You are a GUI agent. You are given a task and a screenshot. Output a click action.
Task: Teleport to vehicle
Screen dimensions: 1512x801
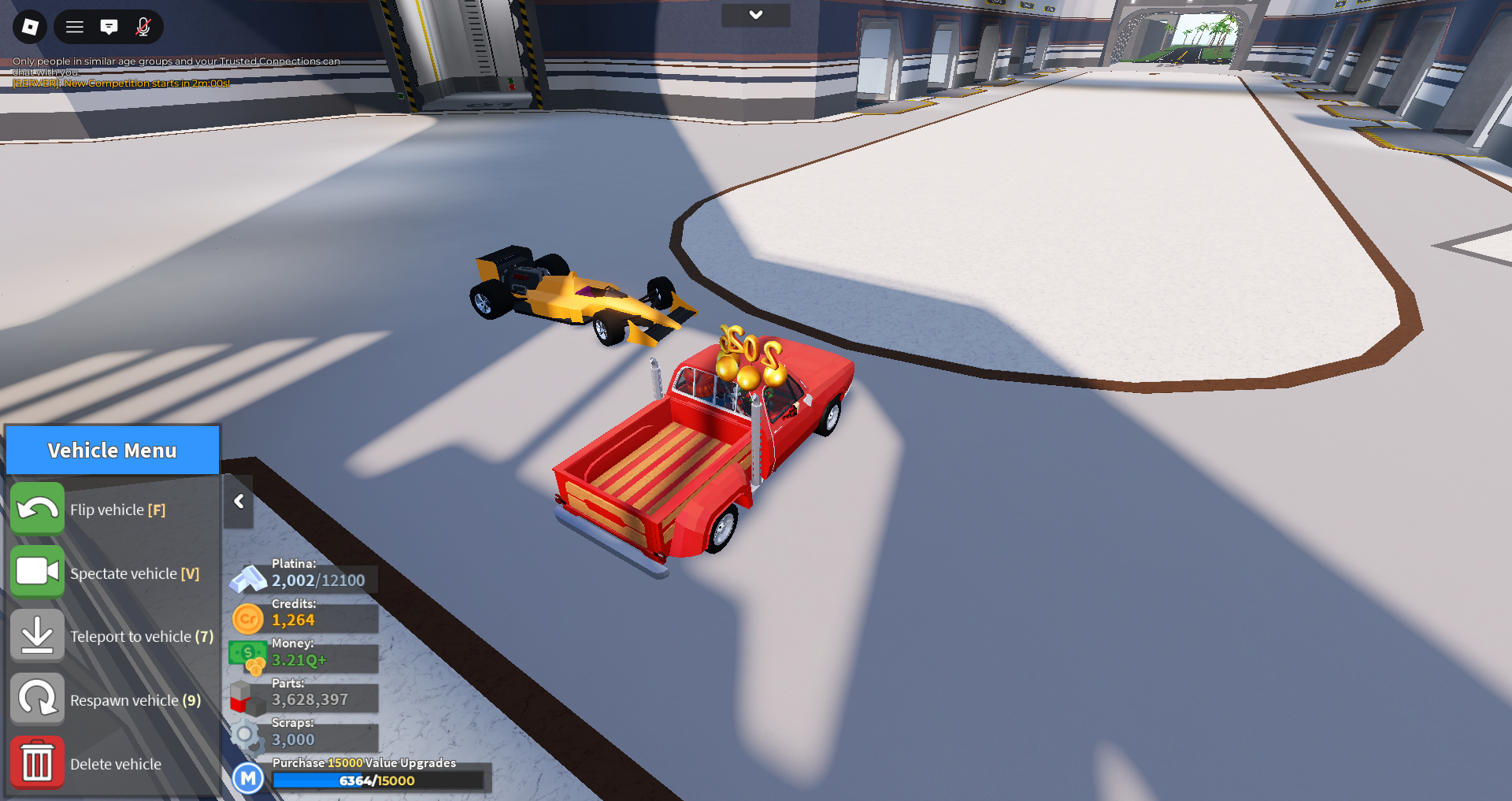click(37, 636)
